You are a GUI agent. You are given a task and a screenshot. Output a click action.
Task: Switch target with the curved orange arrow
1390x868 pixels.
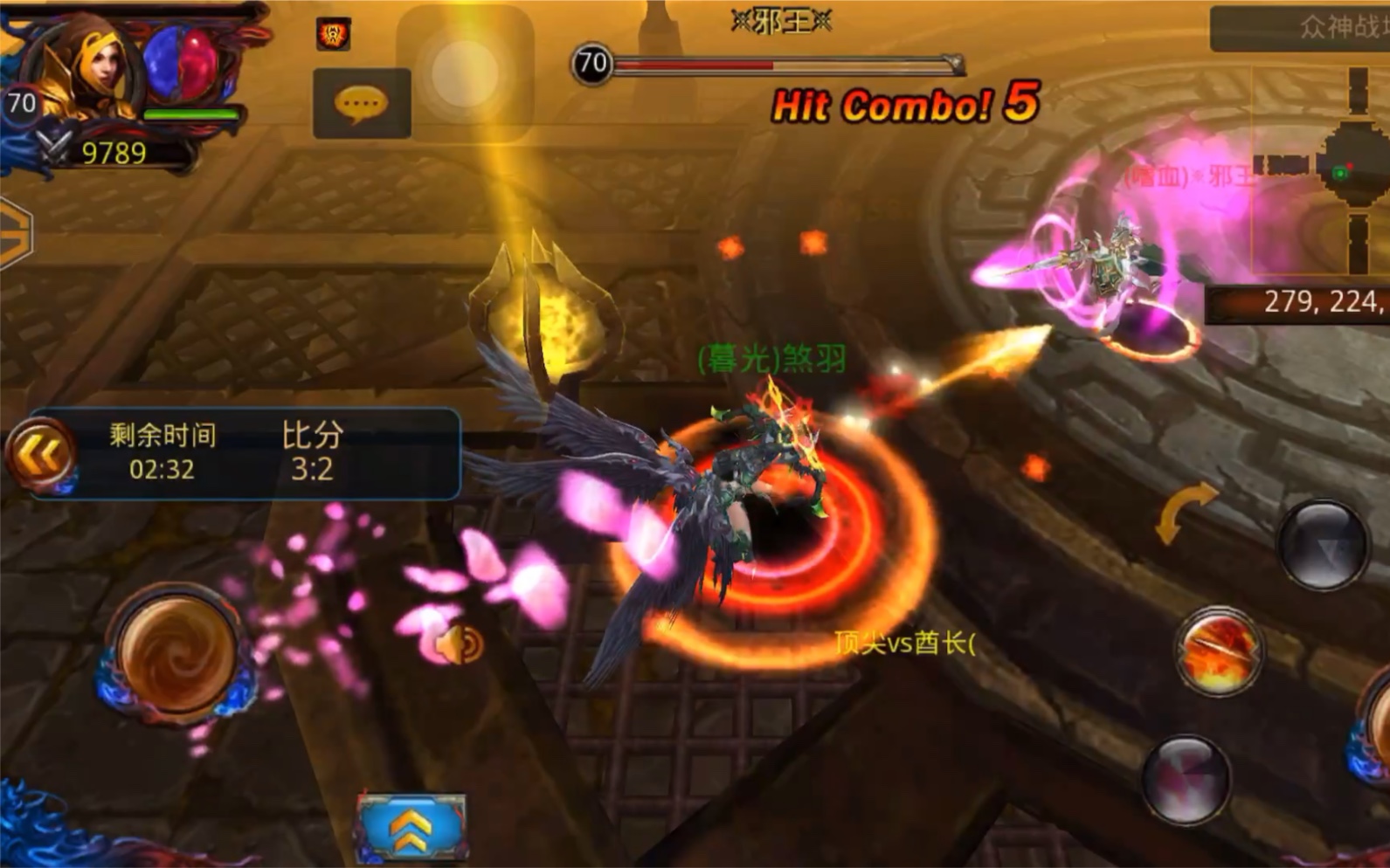coord(1184,512)
